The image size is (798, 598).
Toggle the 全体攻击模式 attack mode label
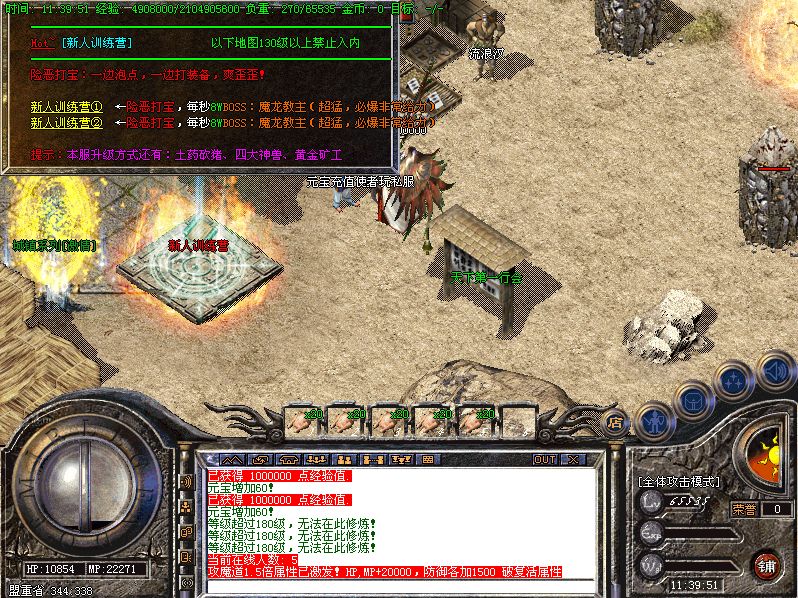(x=680, y=481)
